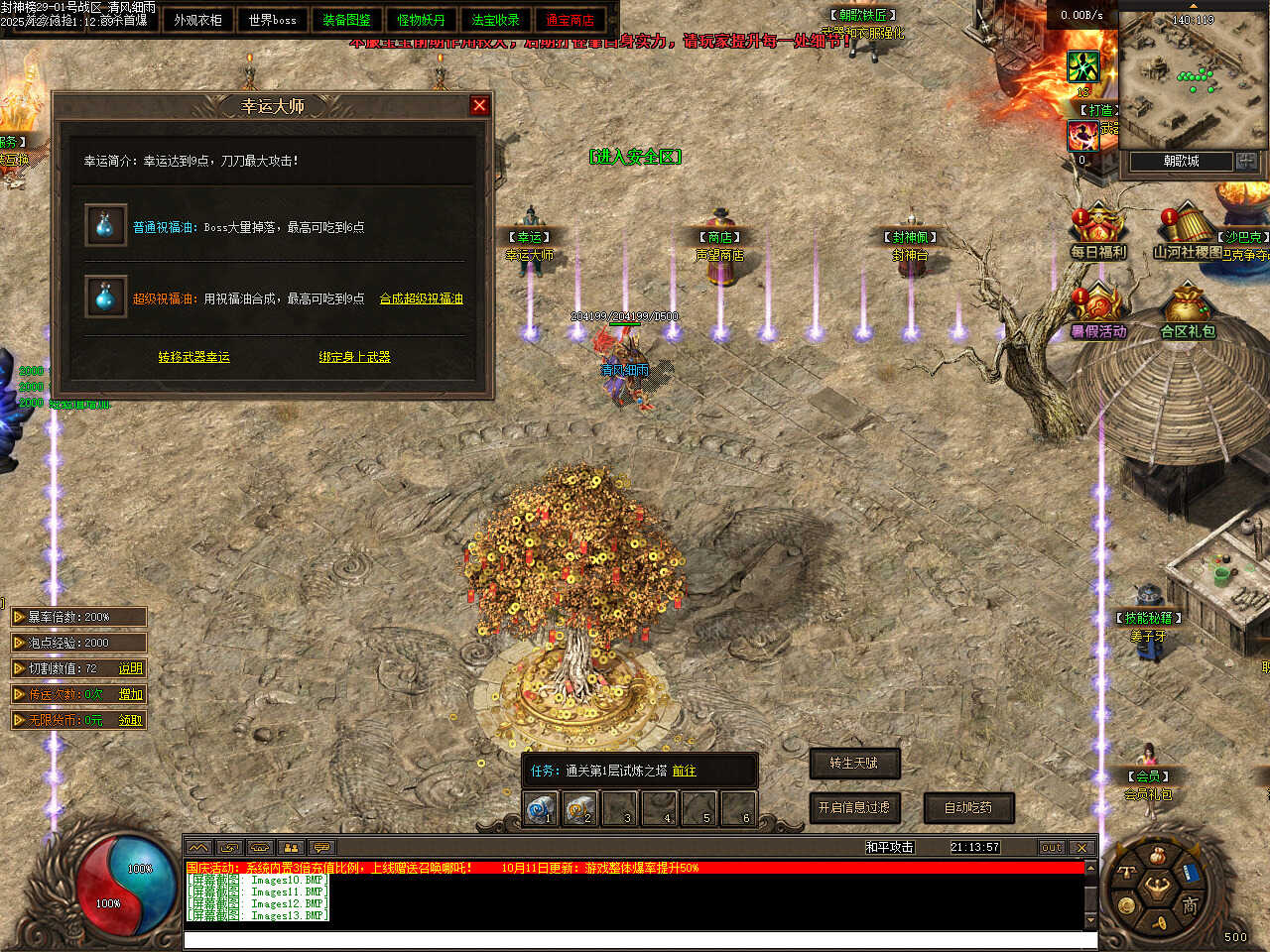Open the 世界boss menu
This screenshot has width=1270, height=952.
coord(272,20)
